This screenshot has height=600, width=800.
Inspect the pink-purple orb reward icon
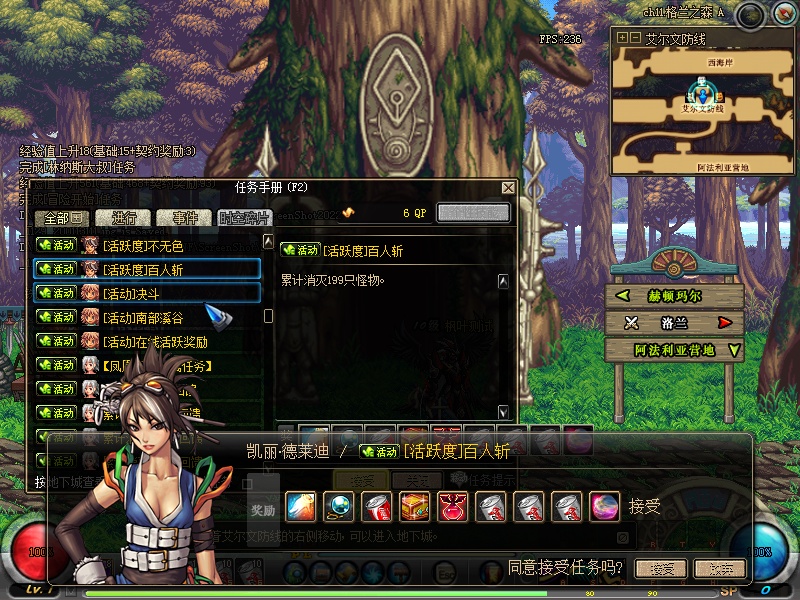604,506
